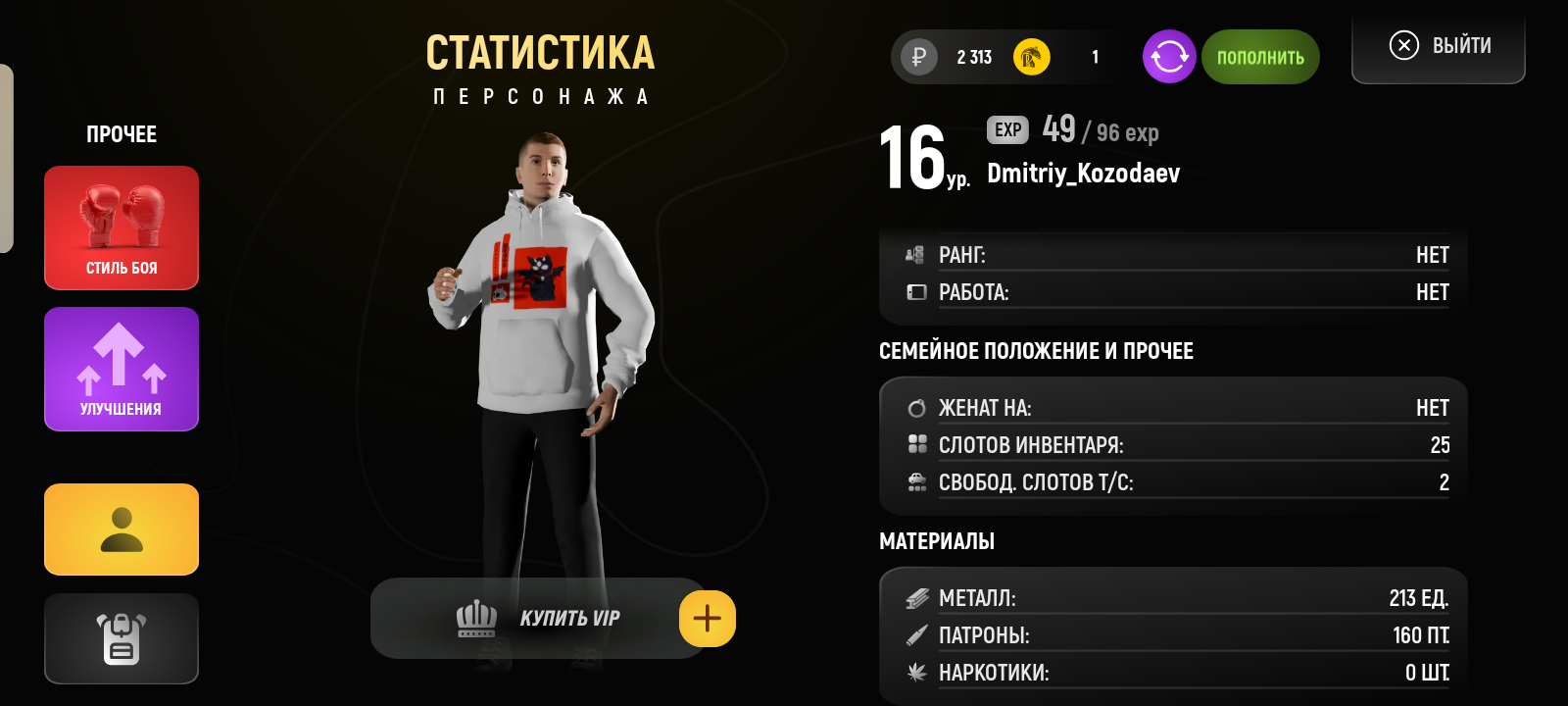Click the ВЫЙТИ exit button
1568x706 pixels.
click(x=1438, y=44)
